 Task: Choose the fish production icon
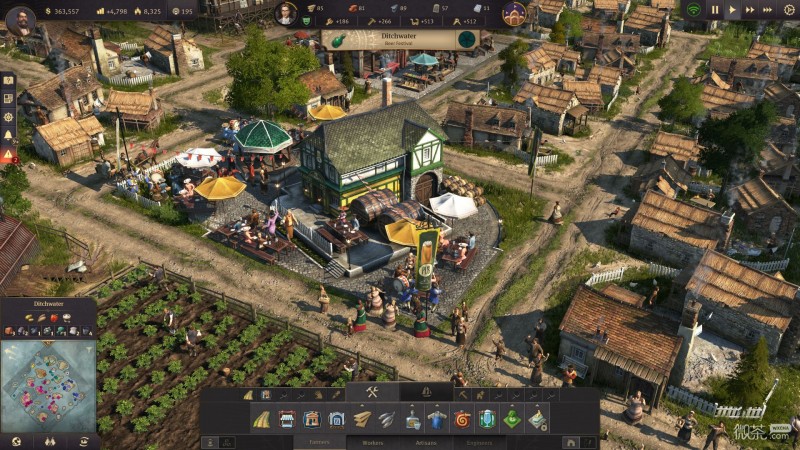point(387,419)
